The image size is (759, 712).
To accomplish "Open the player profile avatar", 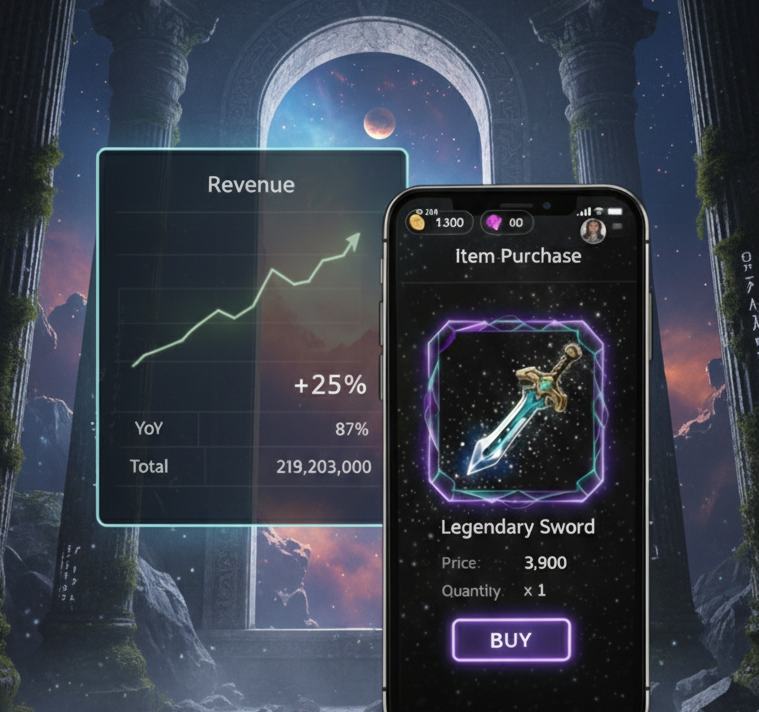I will coord(594,231).
